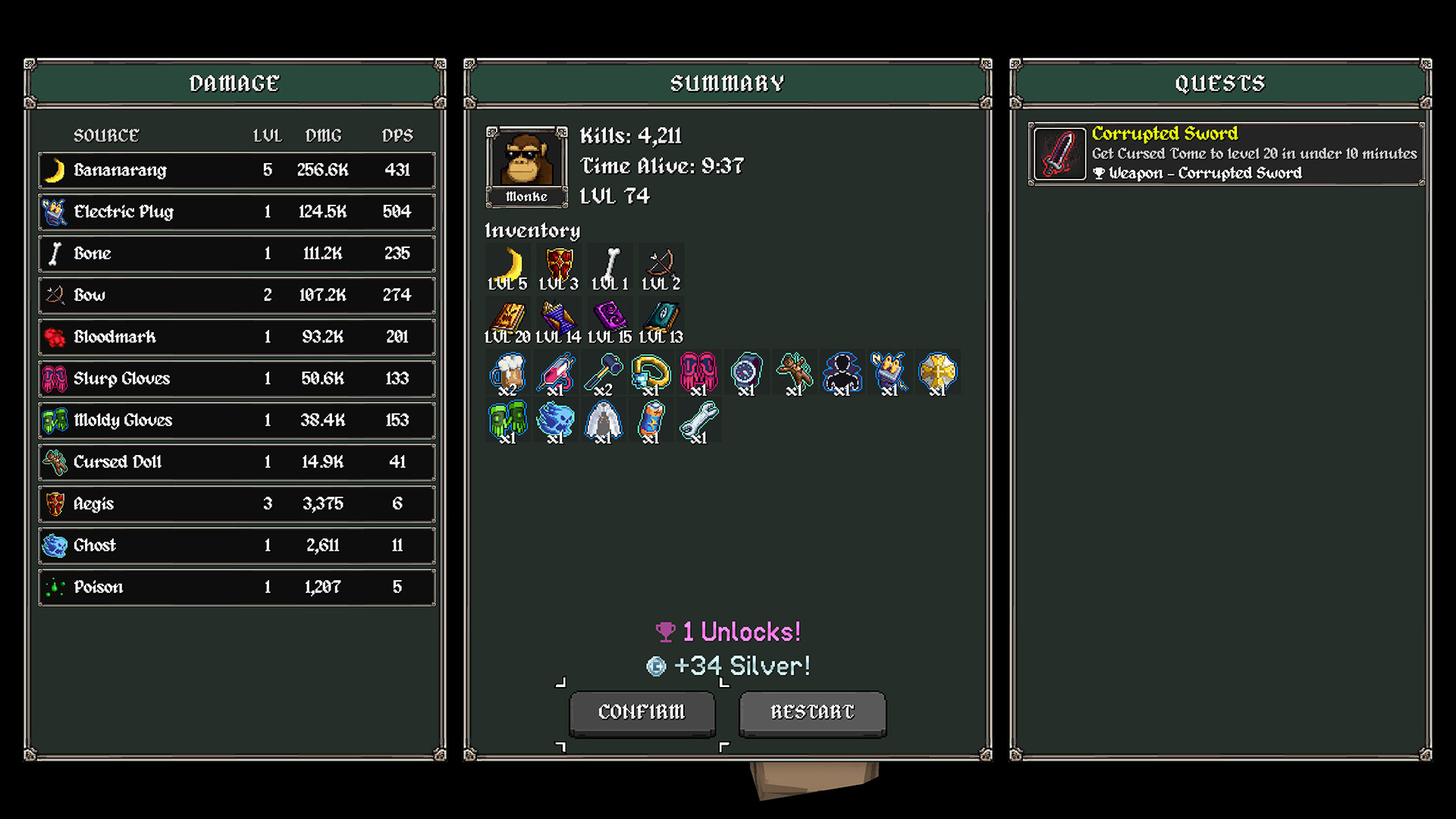Image resolution: width=1456 pixels, height=819 pixels.
Task: Confirm the run summary
Action: [x=642, y=712]
